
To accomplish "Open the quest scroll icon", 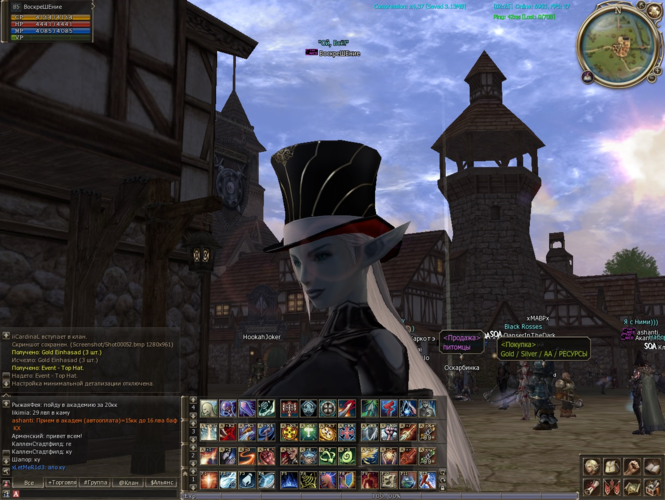I will pyautogui.click(x=591, y=488).
